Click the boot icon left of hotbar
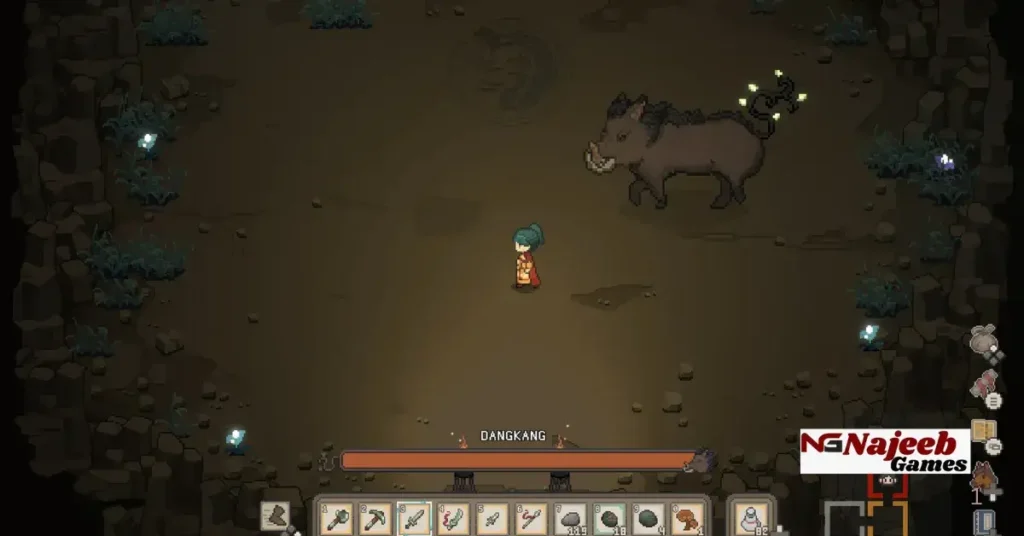Viewport: 1024px width, 536px height. tap(276, 515)
